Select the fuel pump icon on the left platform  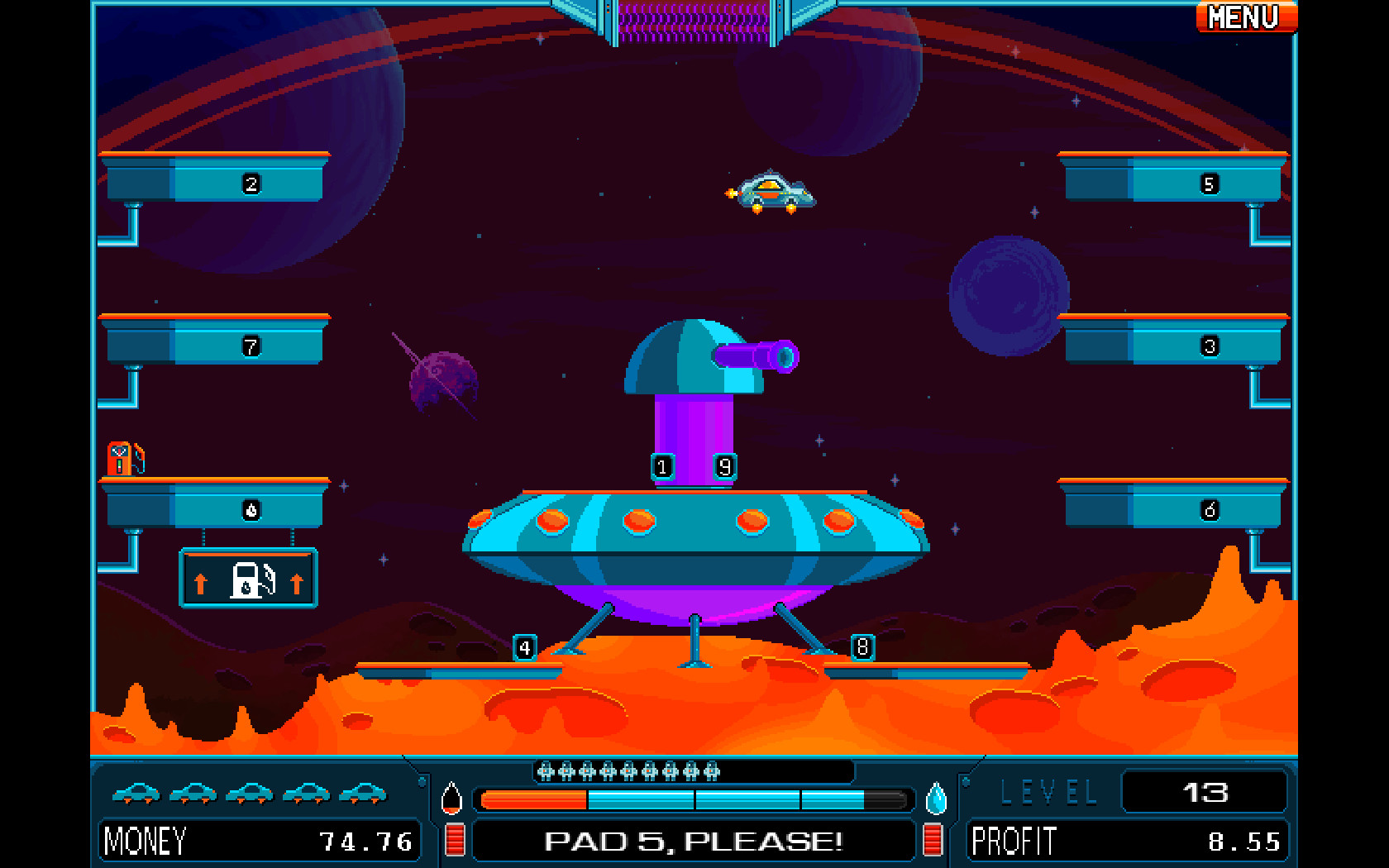coord(121,459)
